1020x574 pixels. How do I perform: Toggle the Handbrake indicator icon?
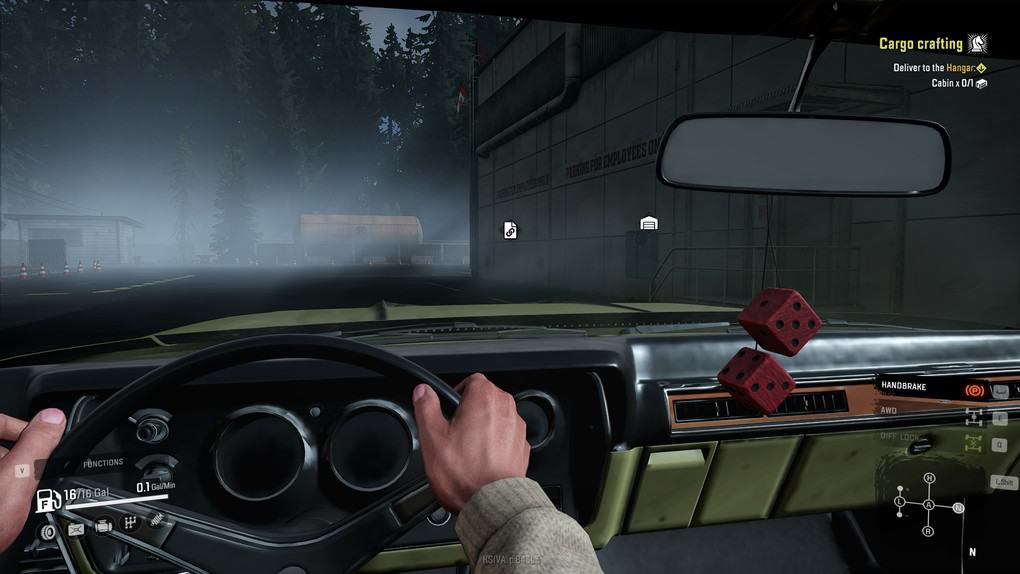973,390
